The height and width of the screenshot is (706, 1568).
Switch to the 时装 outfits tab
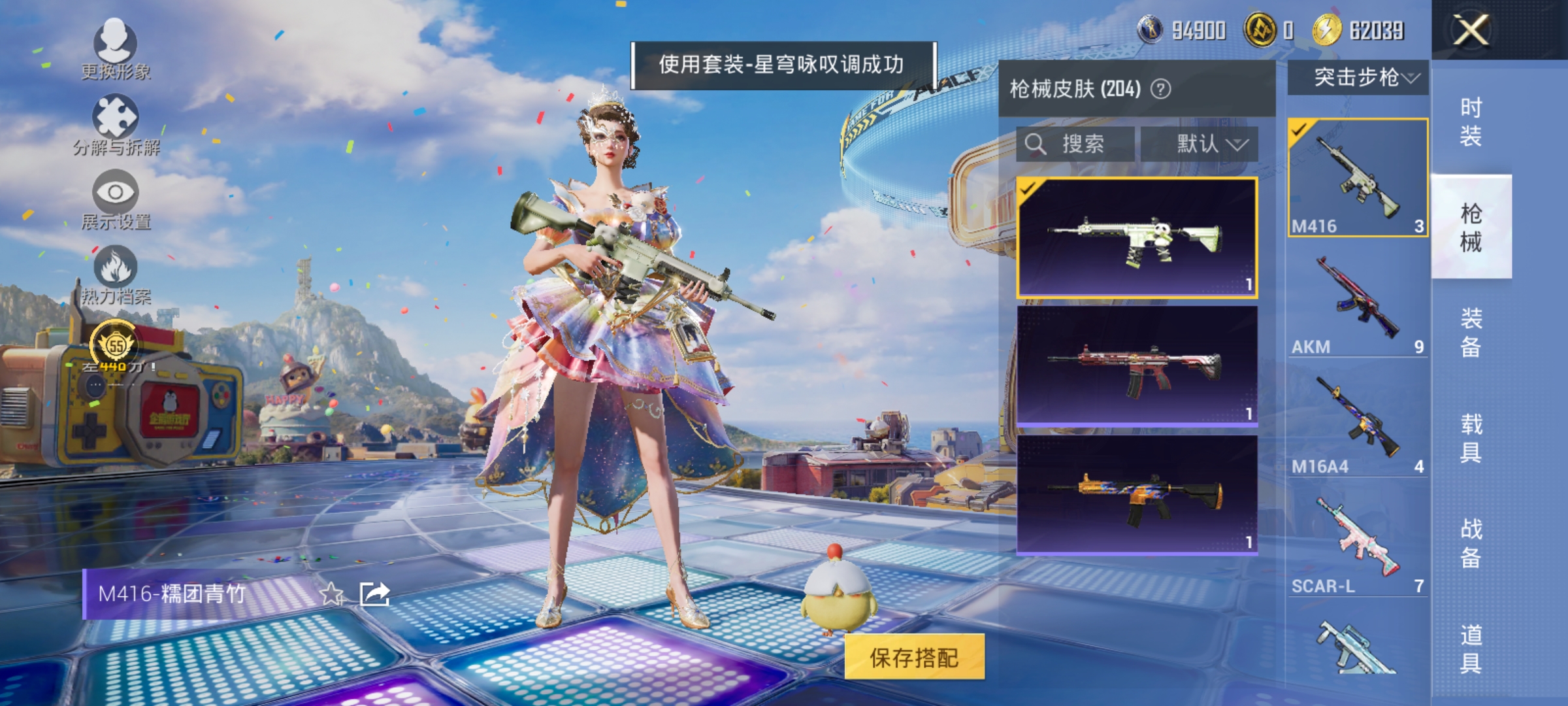coord(1473,122)
